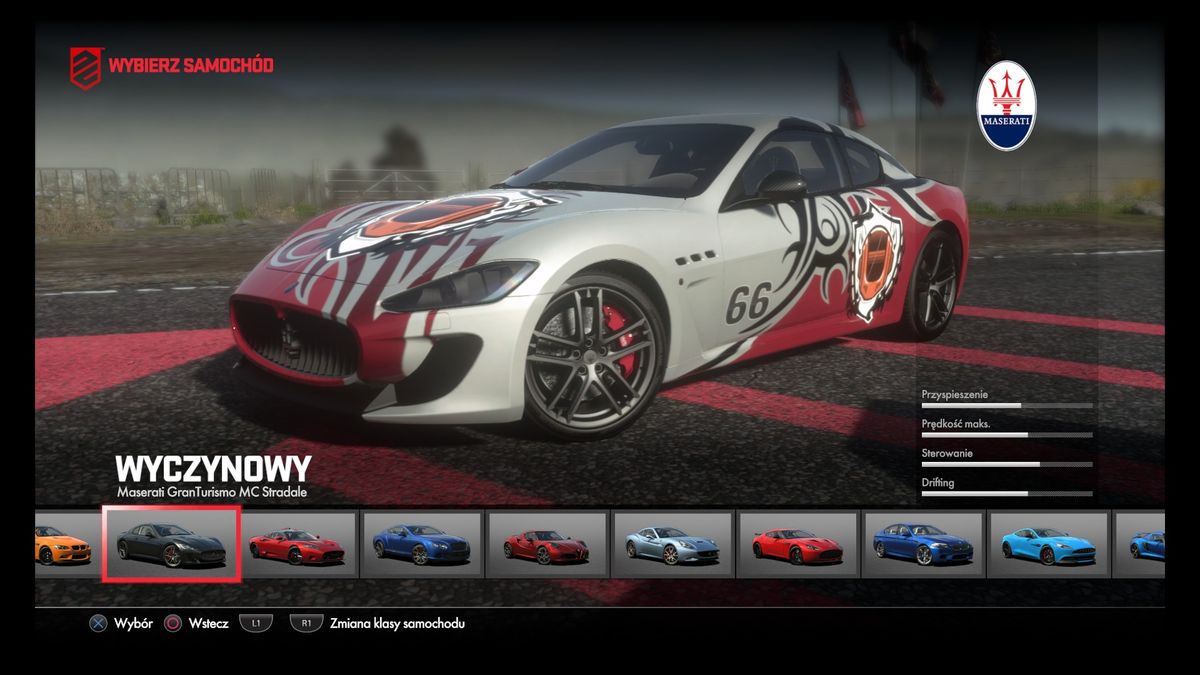1200x675 pixels.
Task: Choose the orange car thumbnail
Action: click(x=63, y=545)
